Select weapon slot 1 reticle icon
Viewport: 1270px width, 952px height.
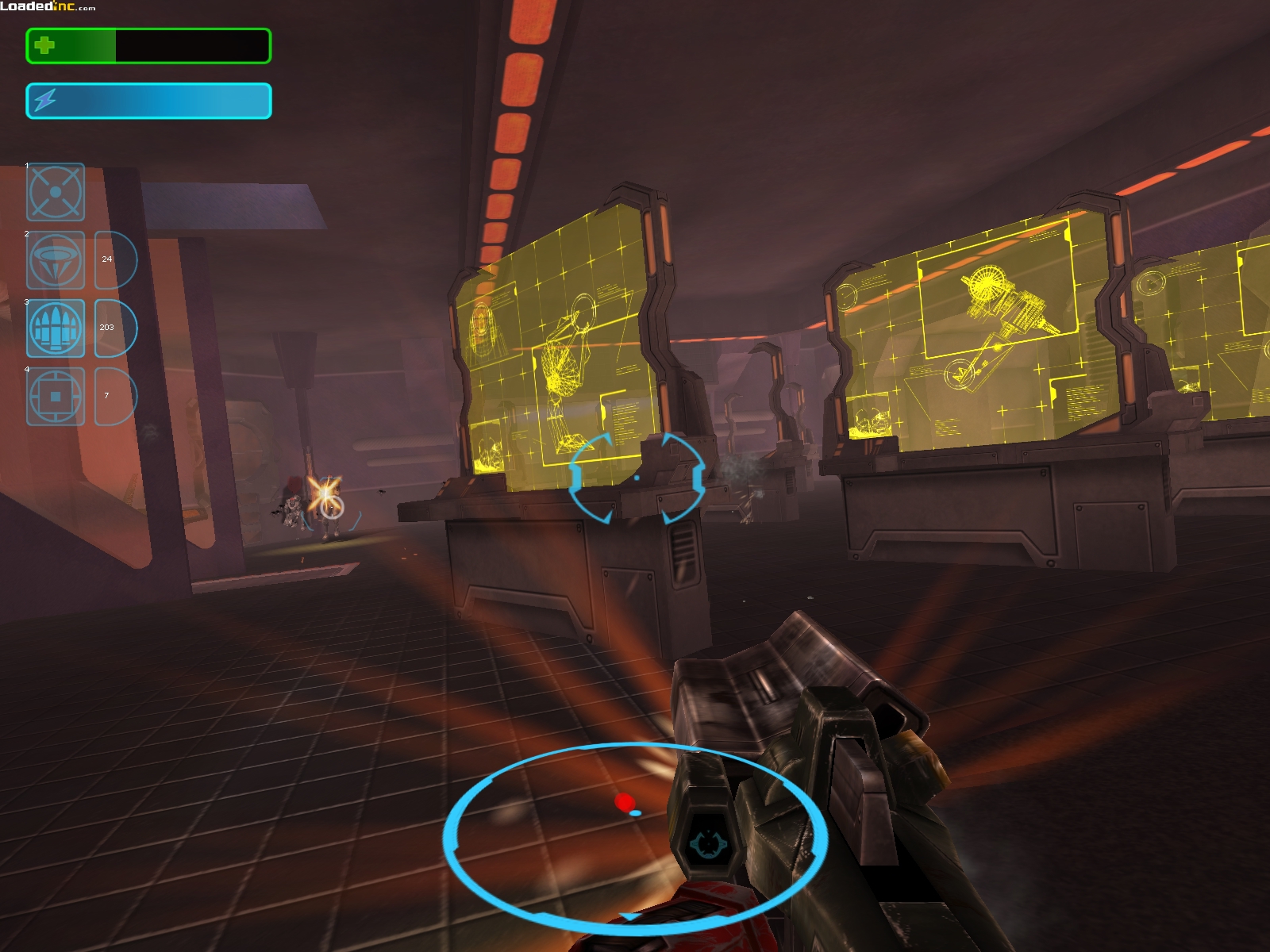click(56, 193)
